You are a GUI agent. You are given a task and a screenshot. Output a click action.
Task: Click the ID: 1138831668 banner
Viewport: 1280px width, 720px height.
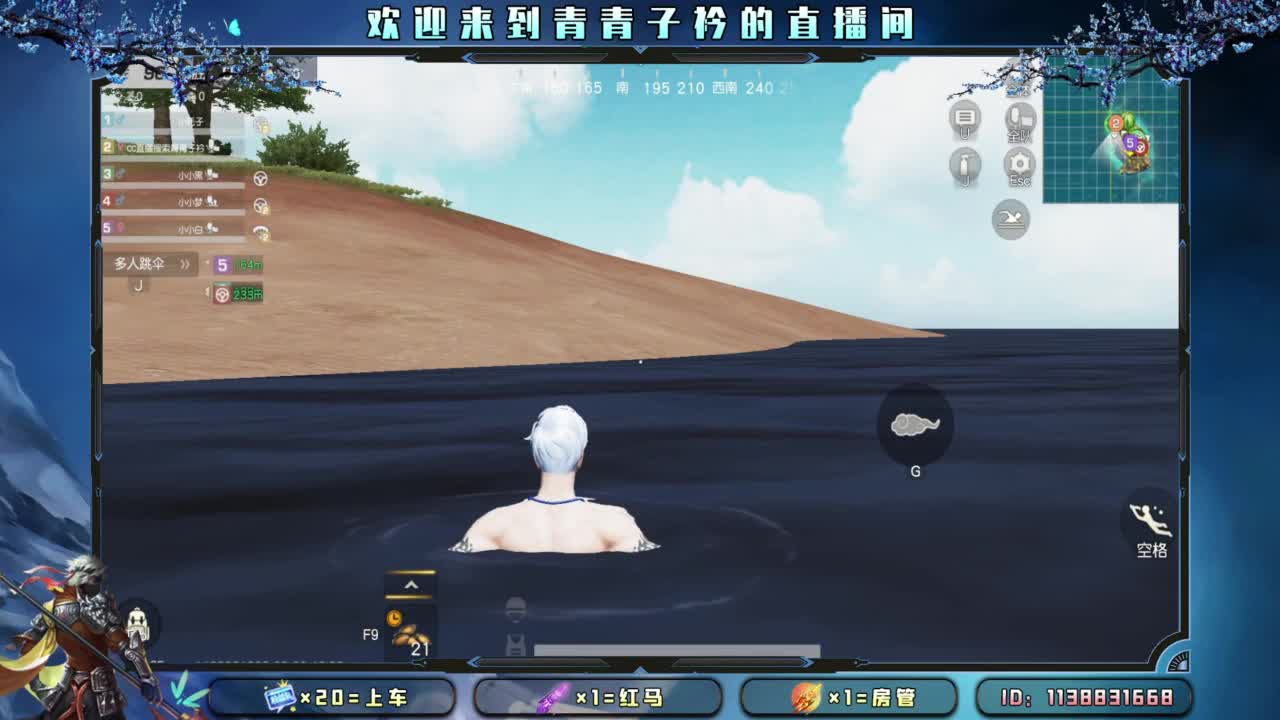pos(1090,699)
